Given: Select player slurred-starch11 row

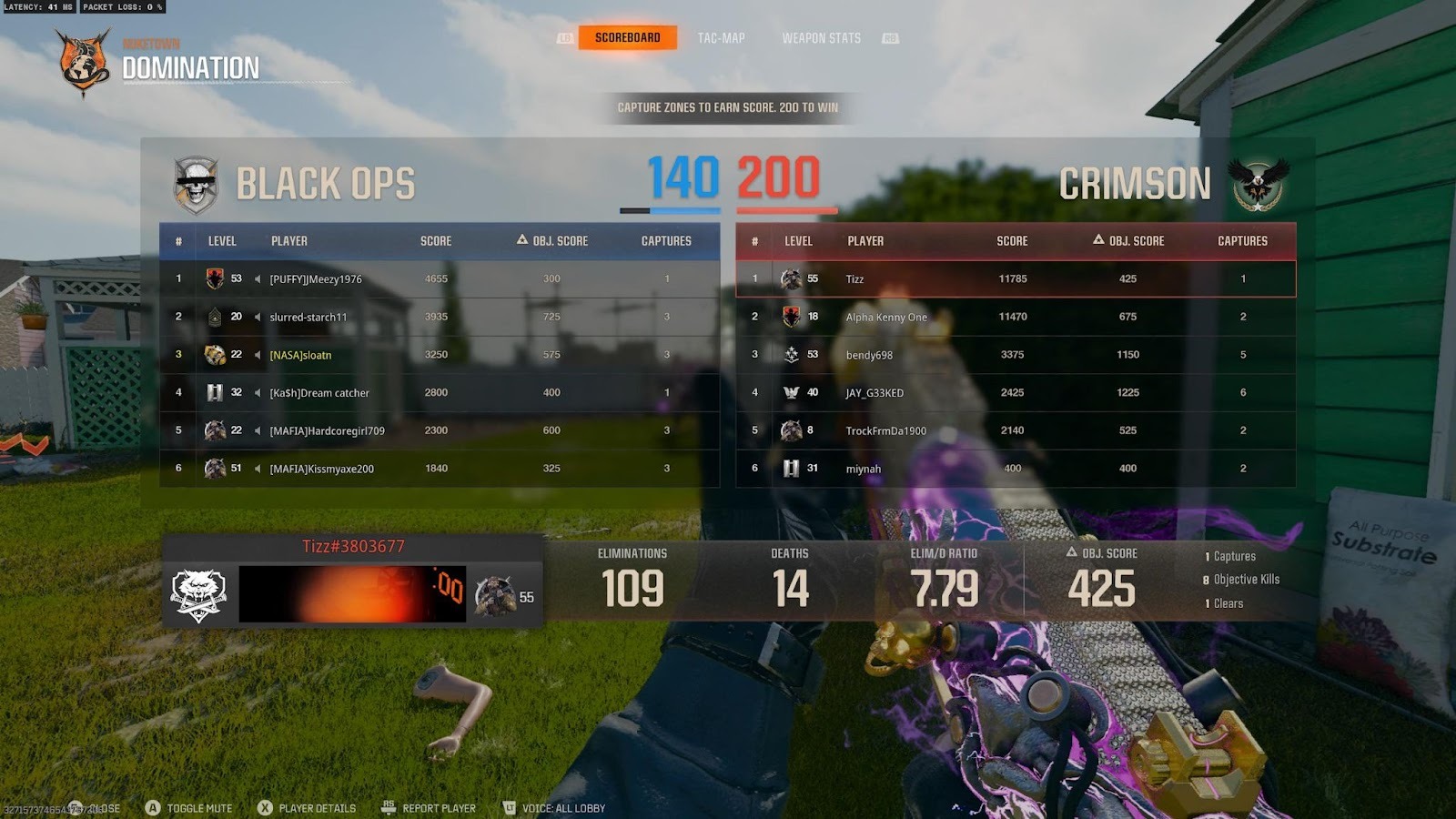Looking at the screenshot, I should 308,317.
